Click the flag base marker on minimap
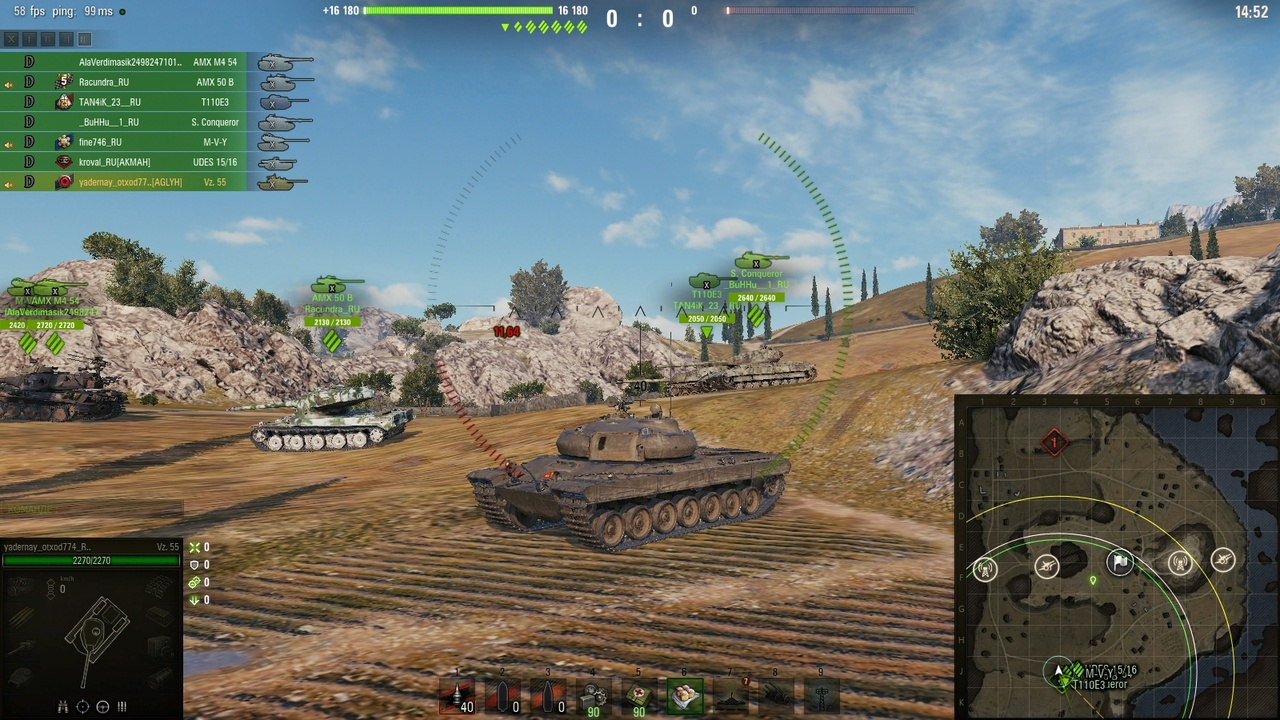The height and width of the screenshot is (720, 1280). pos(1122,563)
